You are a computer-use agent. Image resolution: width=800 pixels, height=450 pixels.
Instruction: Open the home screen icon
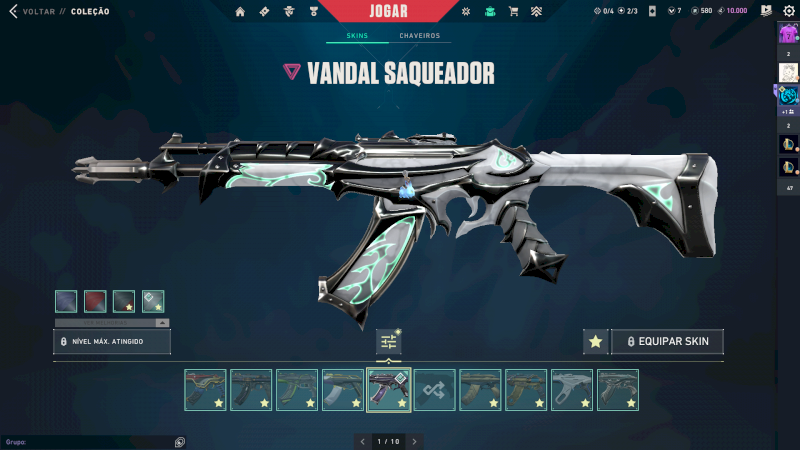click(240, 11)
